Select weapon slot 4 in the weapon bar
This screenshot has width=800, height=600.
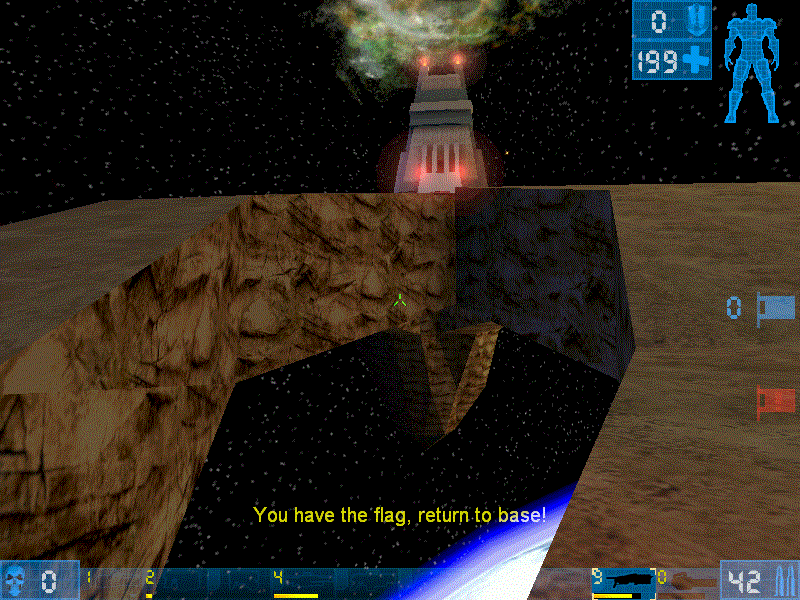point(296,582)
